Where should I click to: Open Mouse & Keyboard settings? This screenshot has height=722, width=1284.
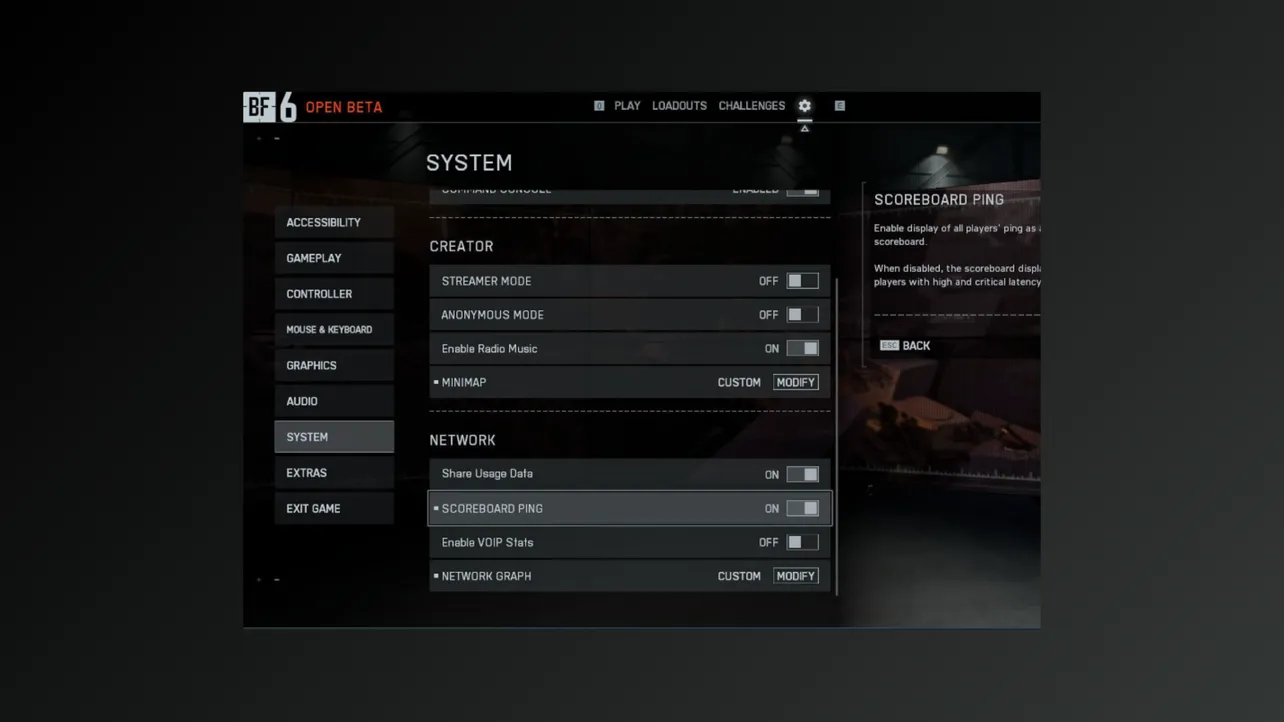pyautogui.click(x=334, y=330)
